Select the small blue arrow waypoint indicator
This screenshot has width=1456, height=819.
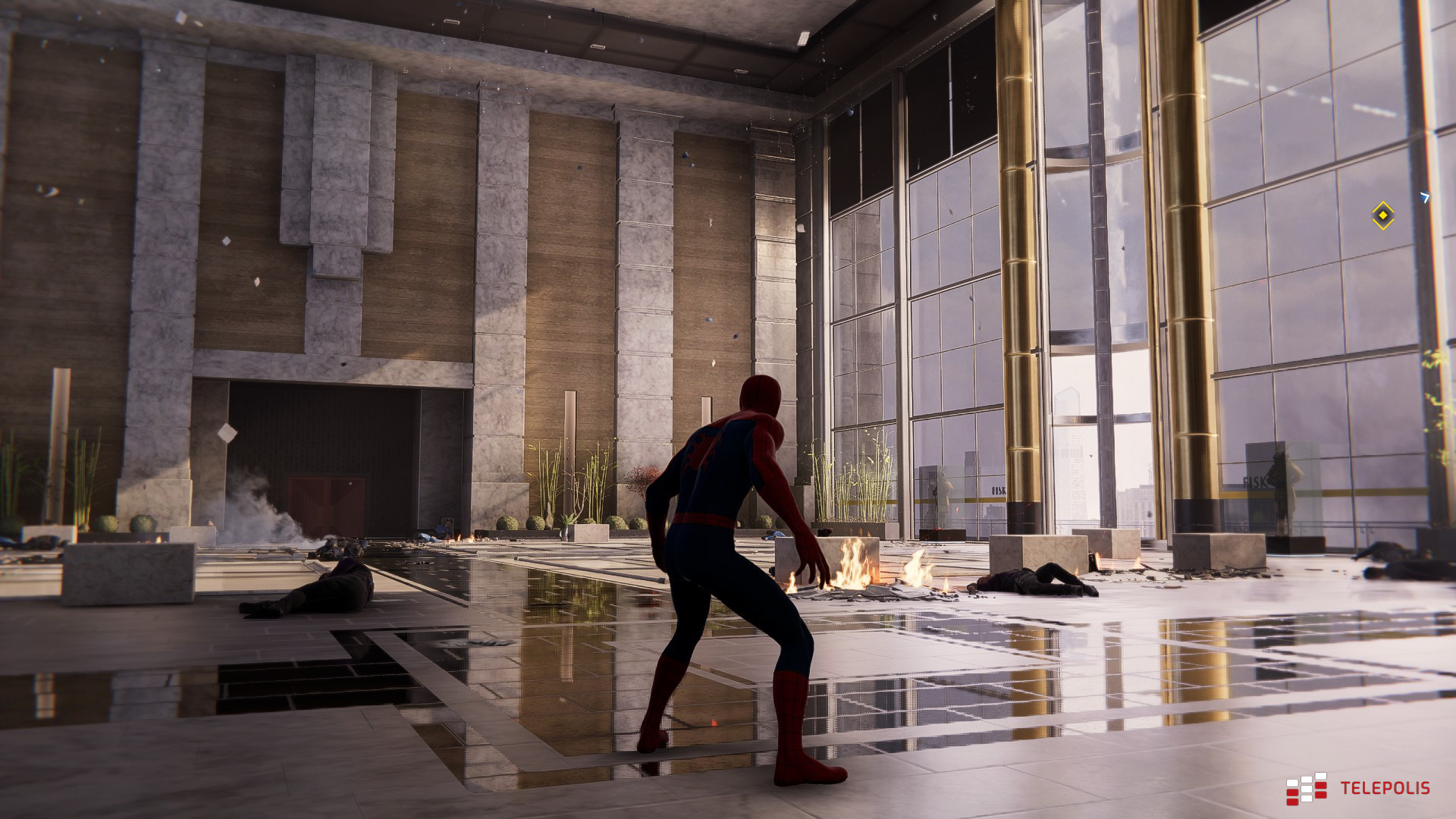click(x=1425, y=197)
